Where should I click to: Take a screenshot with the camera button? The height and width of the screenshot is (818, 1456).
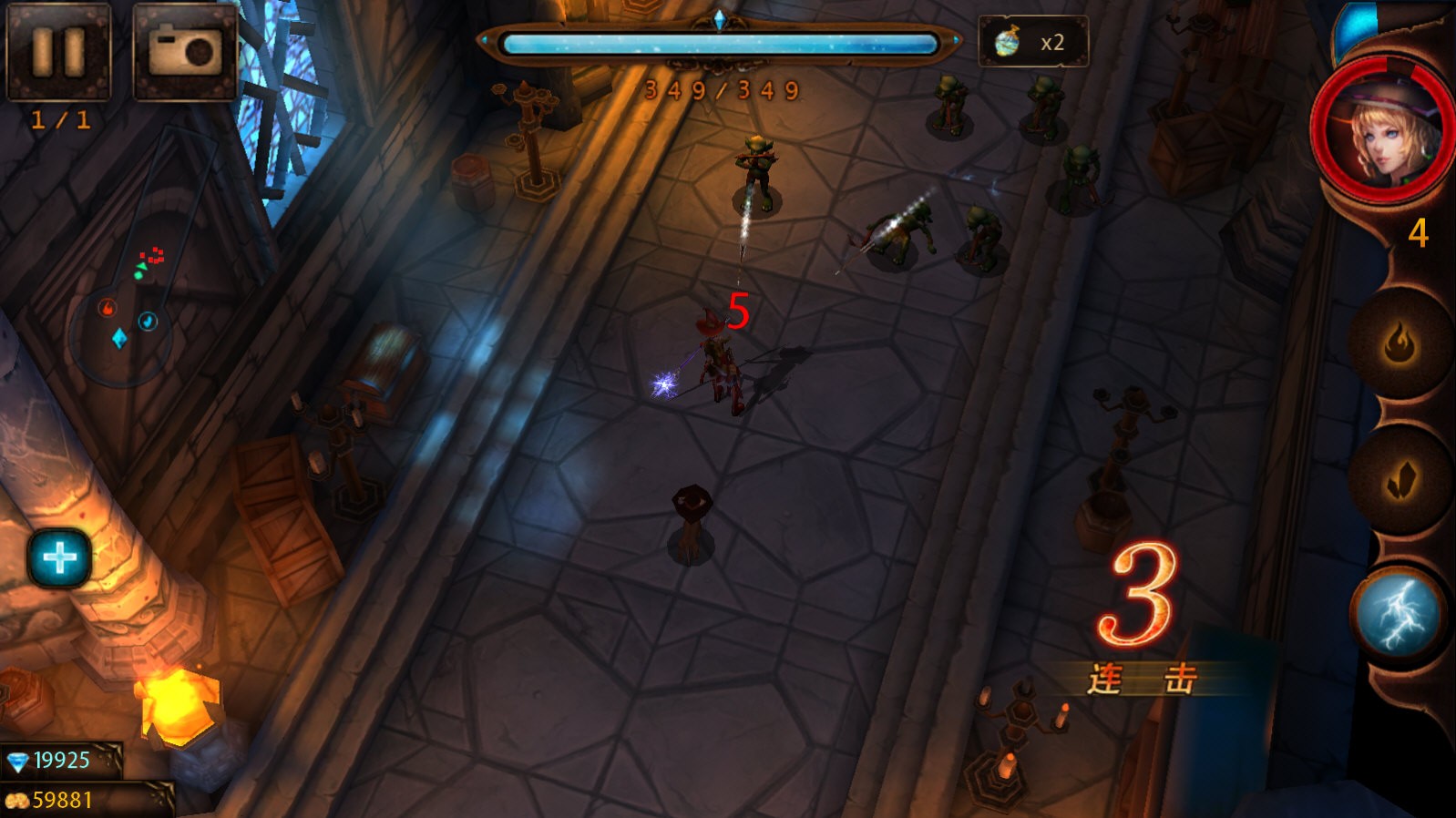click(x=185, y=51)
